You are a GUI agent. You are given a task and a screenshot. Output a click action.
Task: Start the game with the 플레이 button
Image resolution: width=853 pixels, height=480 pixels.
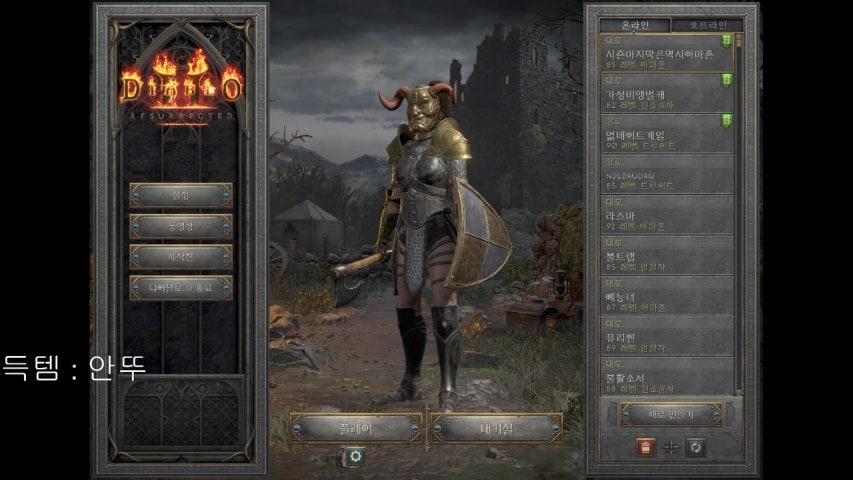[356, 428]
